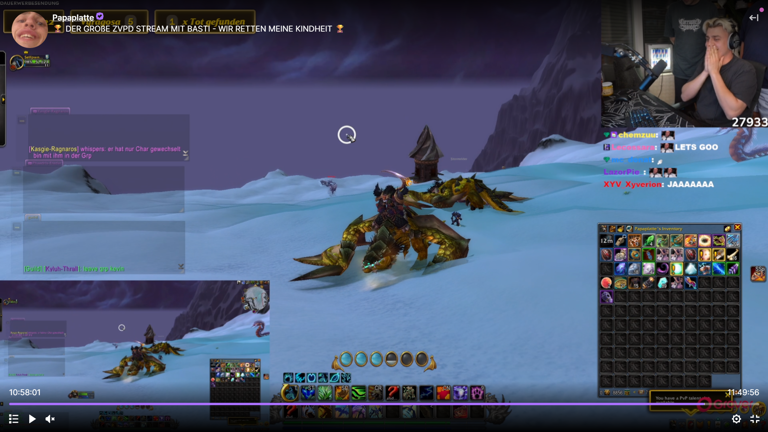Mute the video player volume

(50, 419)
